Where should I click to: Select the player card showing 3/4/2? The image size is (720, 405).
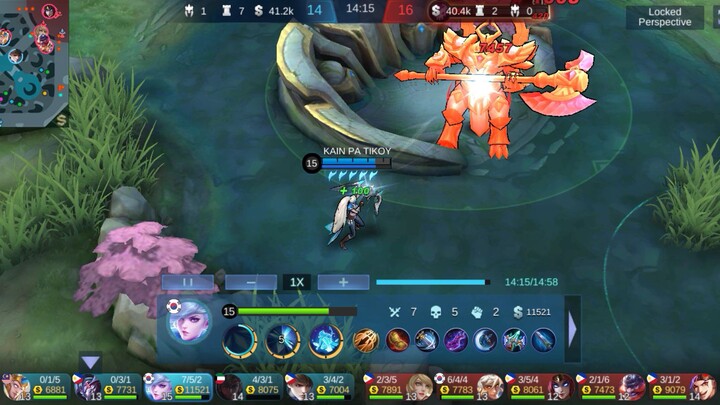[x=320, y=386]
